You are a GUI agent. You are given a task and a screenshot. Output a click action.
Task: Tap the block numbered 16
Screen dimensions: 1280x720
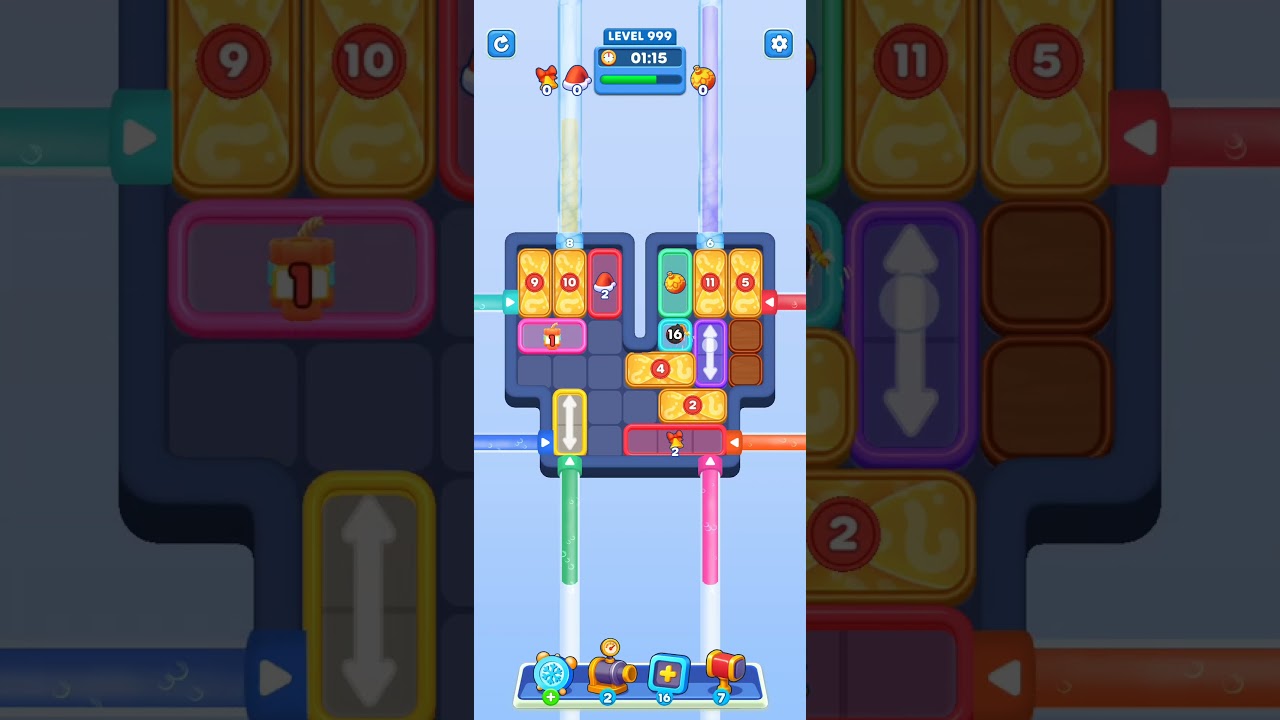click(x=673, y=333)
